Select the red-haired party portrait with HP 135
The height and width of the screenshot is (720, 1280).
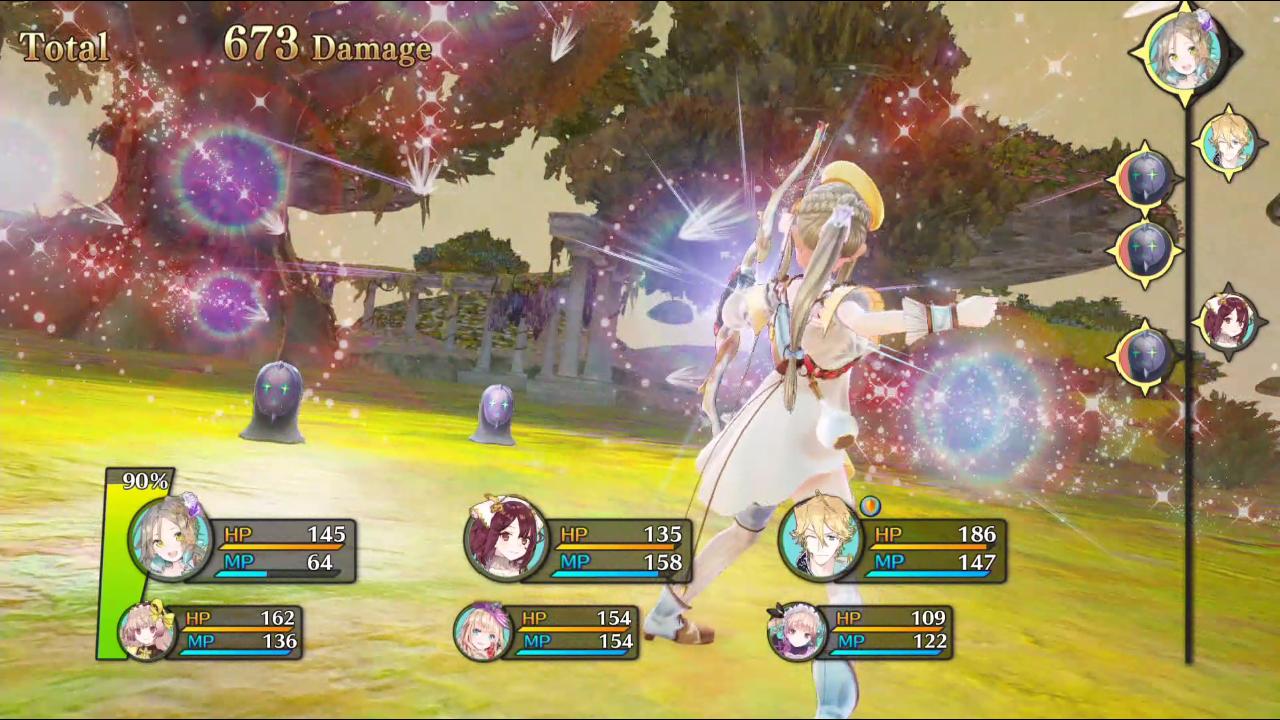[505, 537]
